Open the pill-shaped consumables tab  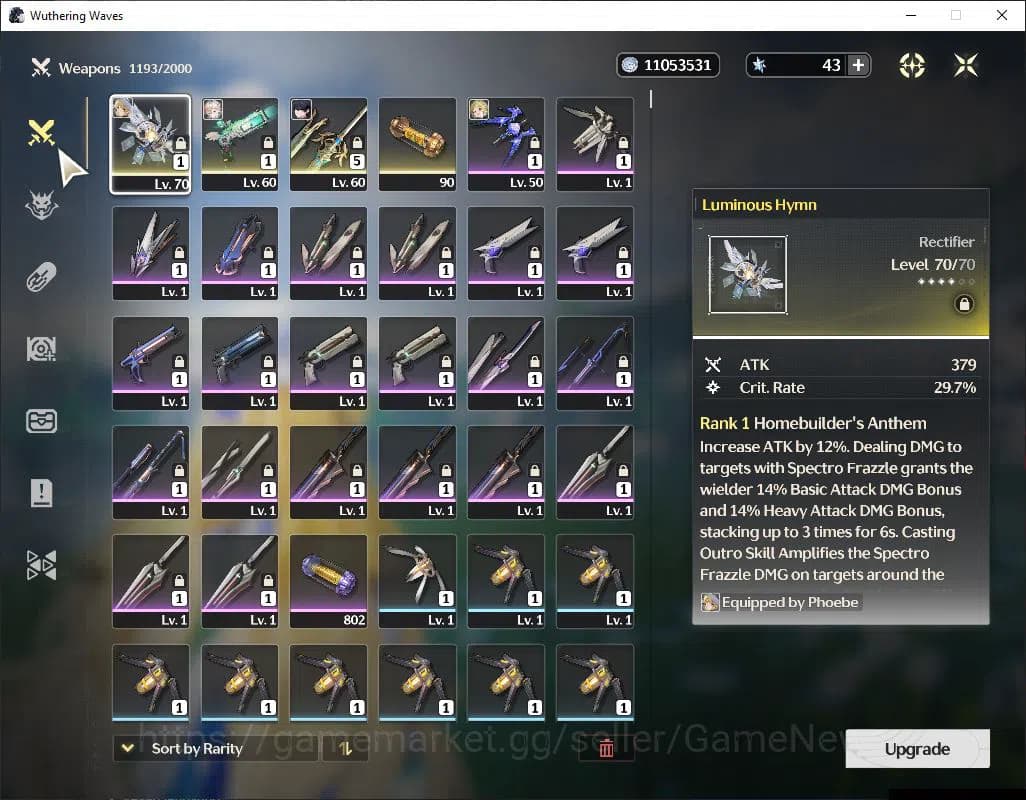pos(41,277)
